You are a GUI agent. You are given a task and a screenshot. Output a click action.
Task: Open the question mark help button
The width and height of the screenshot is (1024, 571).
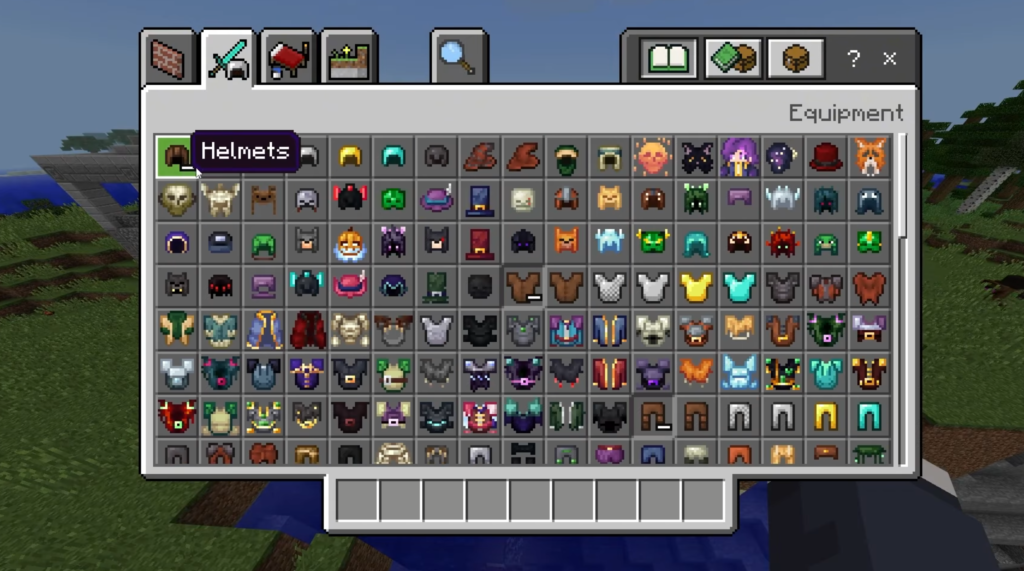[x=853, y=58]
